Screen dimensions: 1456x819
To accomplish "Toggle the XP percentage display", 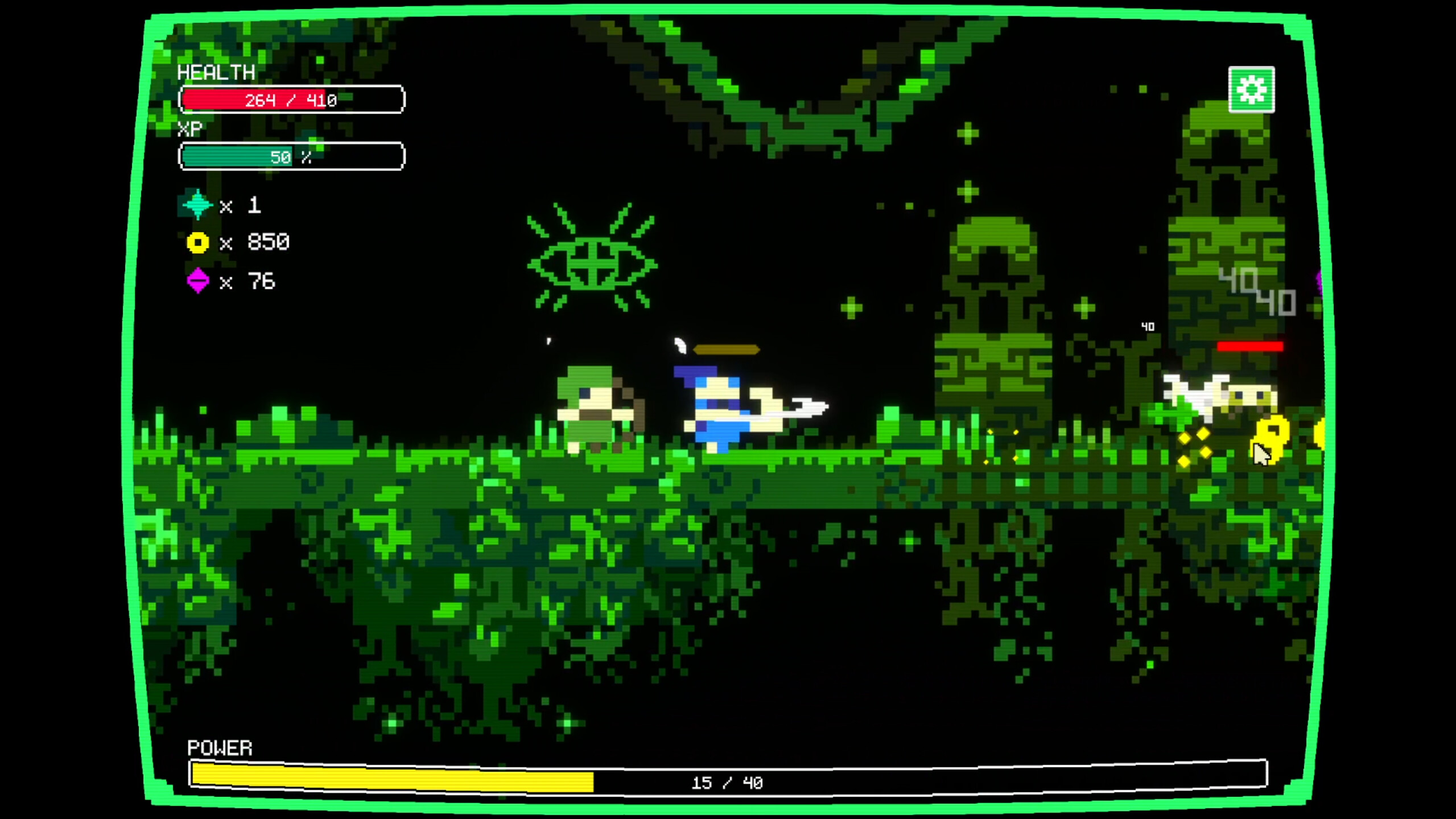I will pyautogui.click(x=291, y=155).
